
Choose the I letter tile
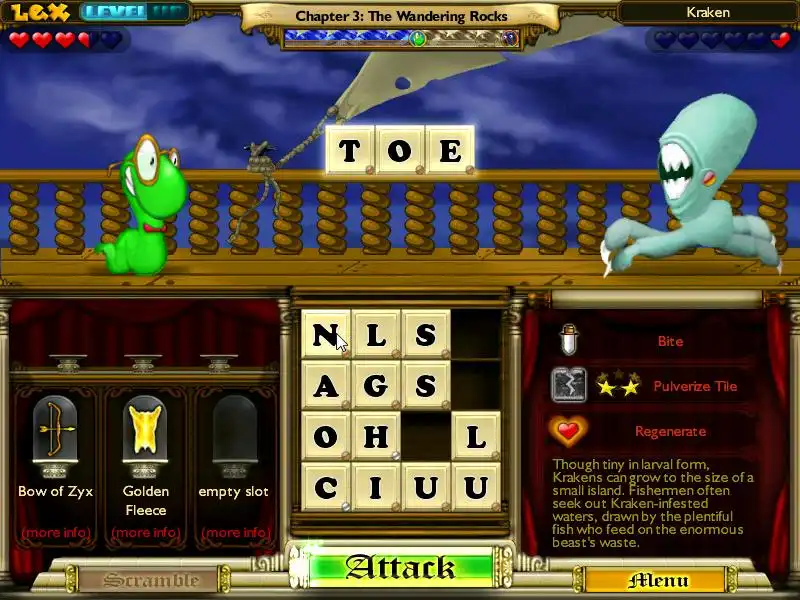click(x=376, y=487)
